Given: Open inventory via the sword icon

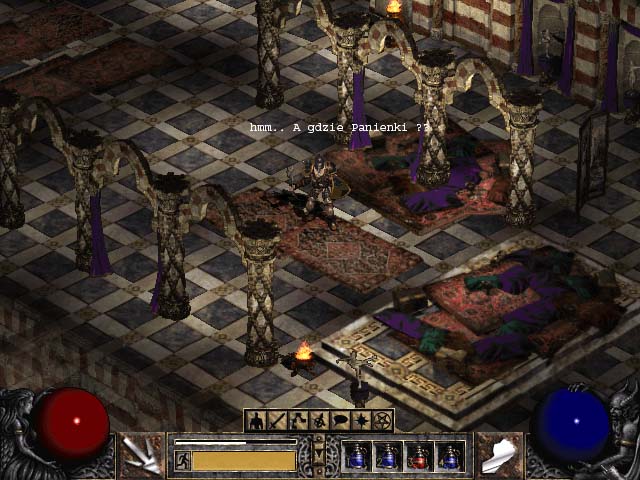Looking at the screenshot, I should tap(277, 421).
